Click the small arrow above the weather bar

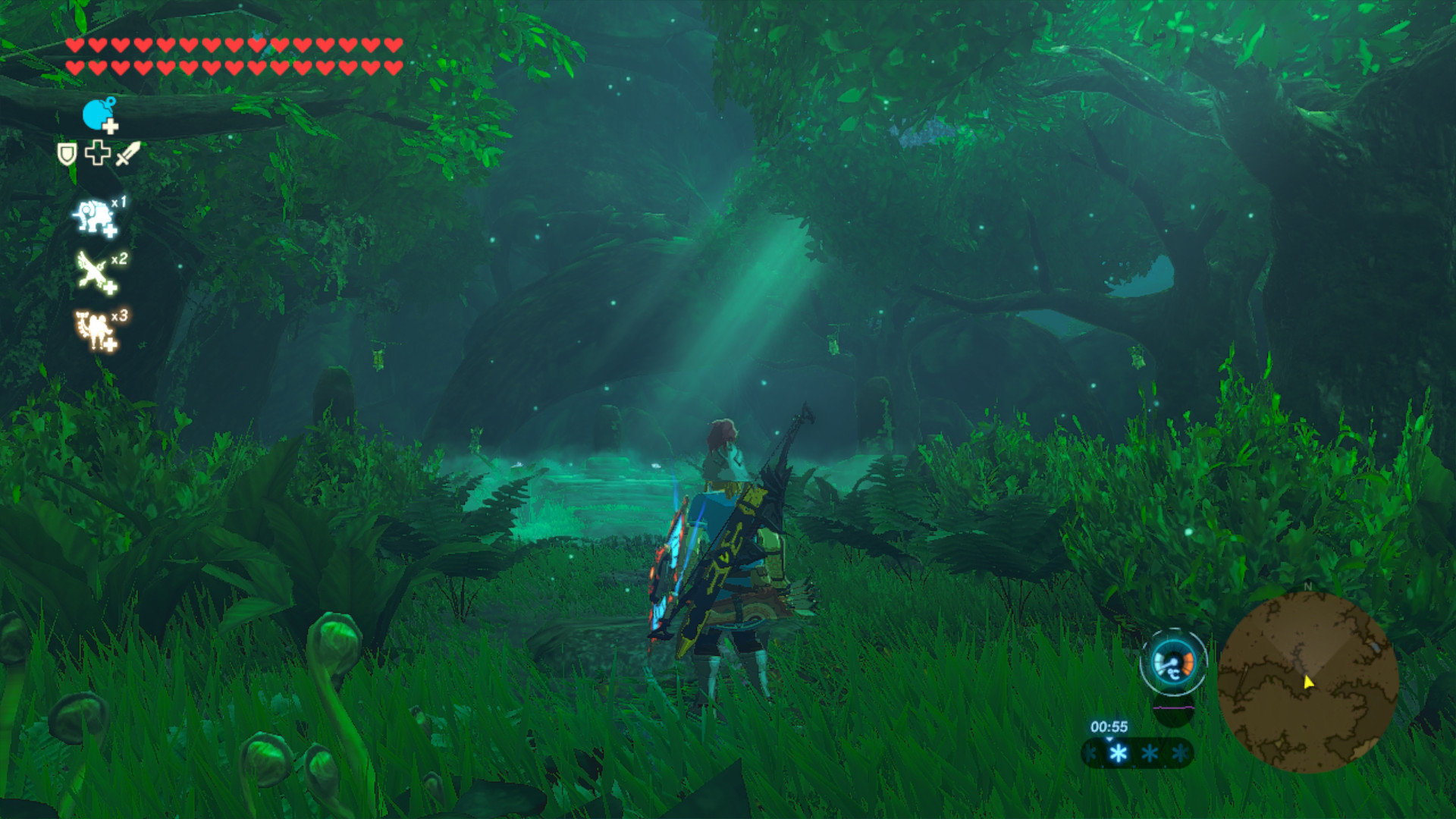click(x=1109, y=739)
